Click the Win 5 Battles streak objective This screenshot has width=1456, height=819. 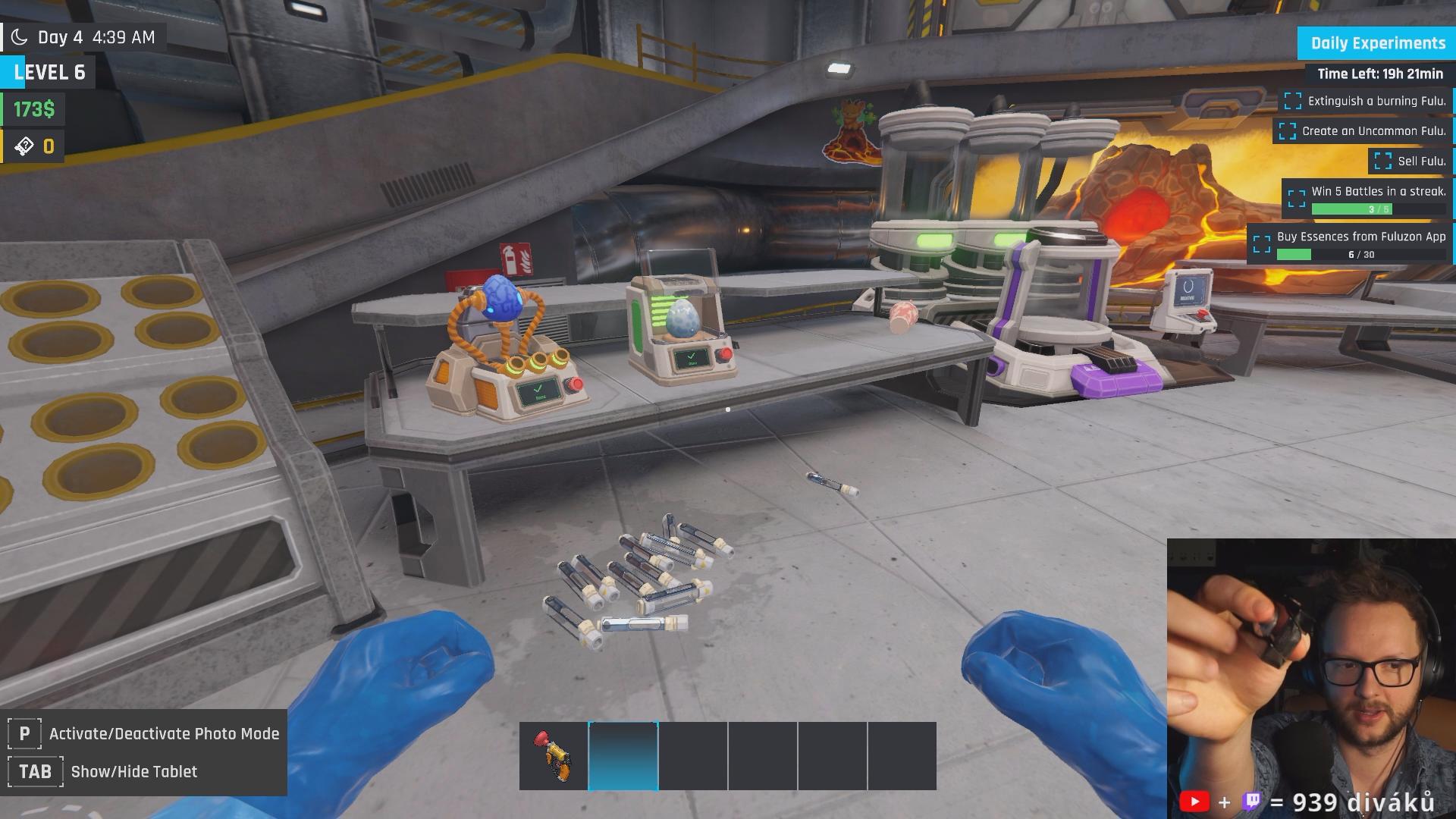[1367, 199]
